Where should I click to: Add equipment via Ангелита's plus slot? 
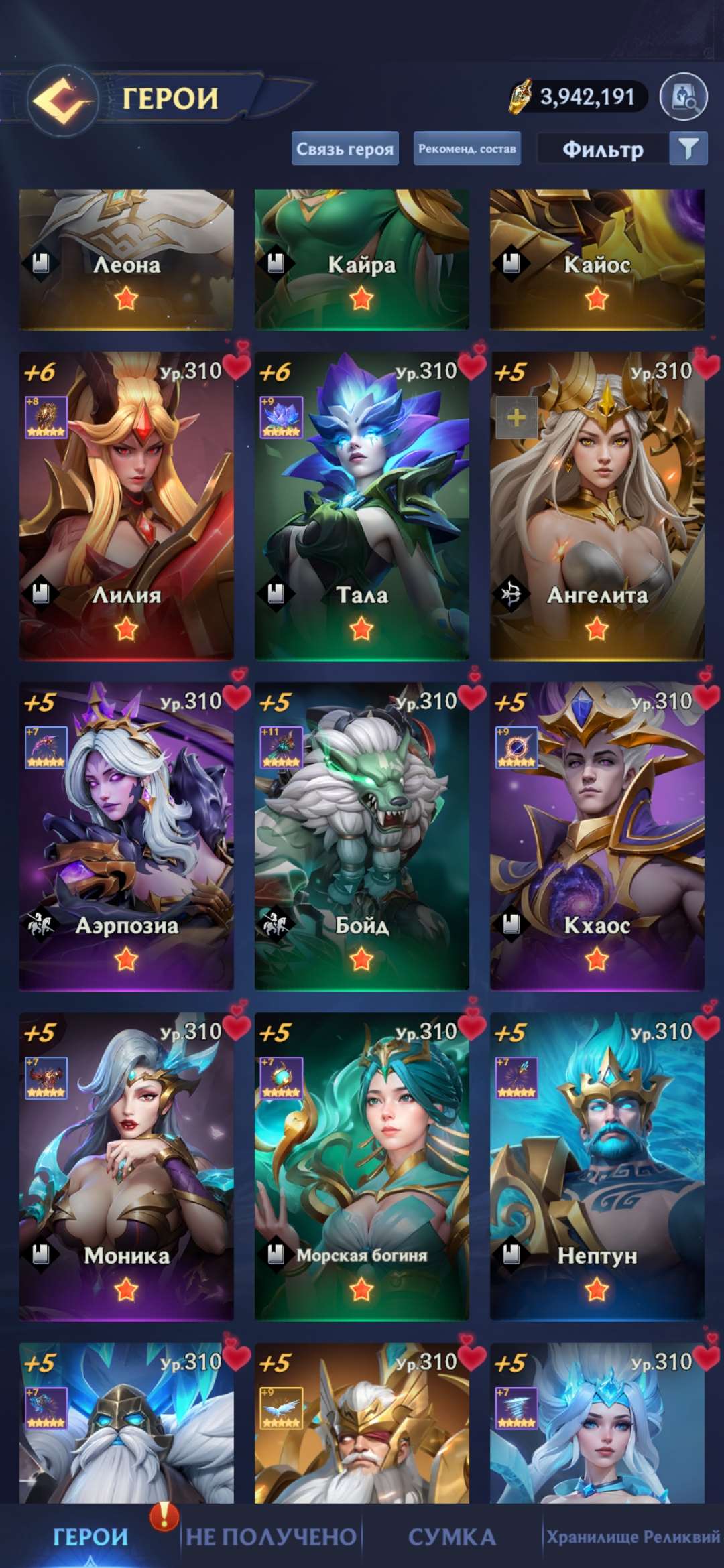(x=516, y=418)
